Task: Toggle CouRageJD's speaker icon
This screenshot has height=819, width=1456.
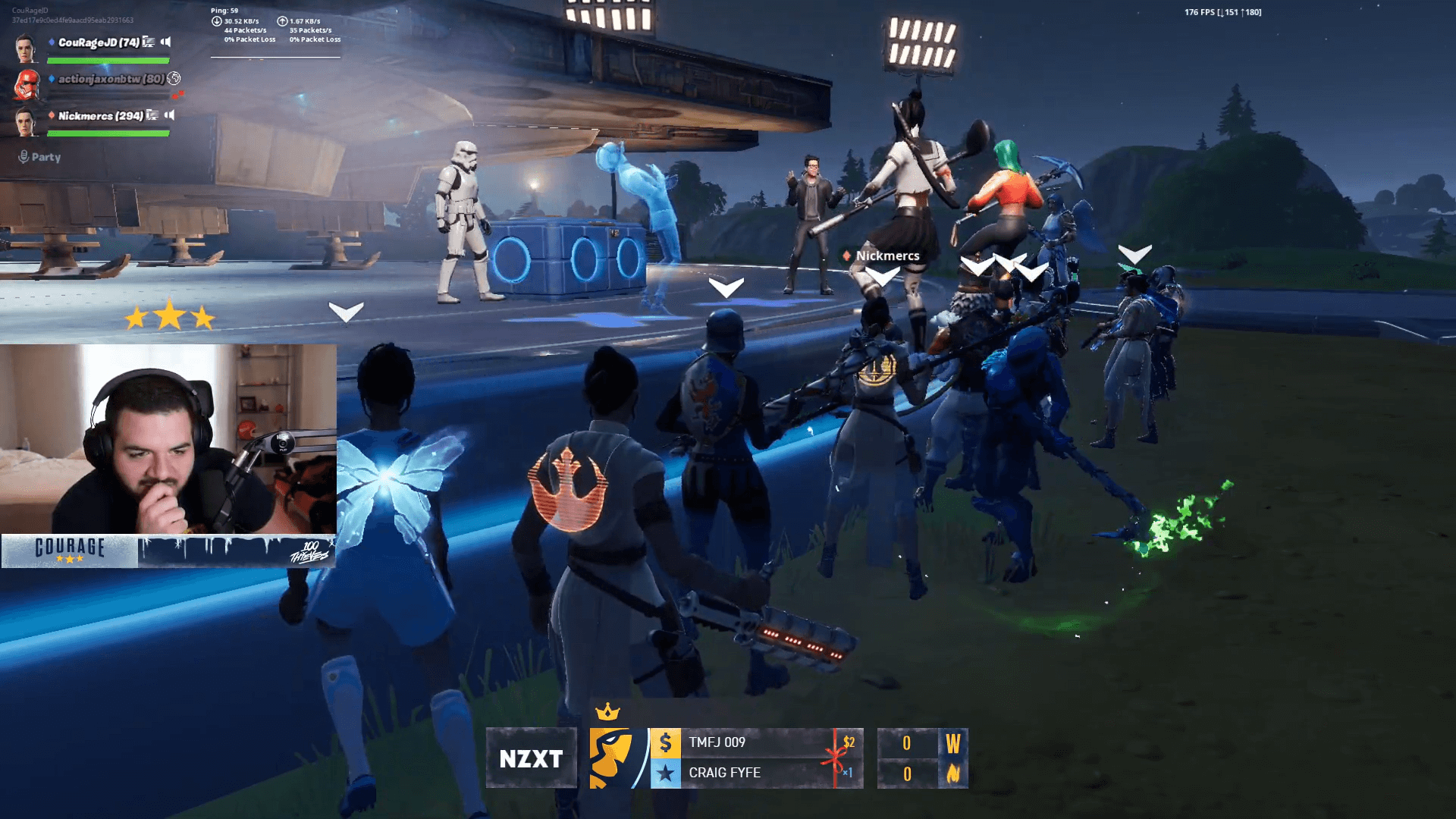Action: click(166, 42)
